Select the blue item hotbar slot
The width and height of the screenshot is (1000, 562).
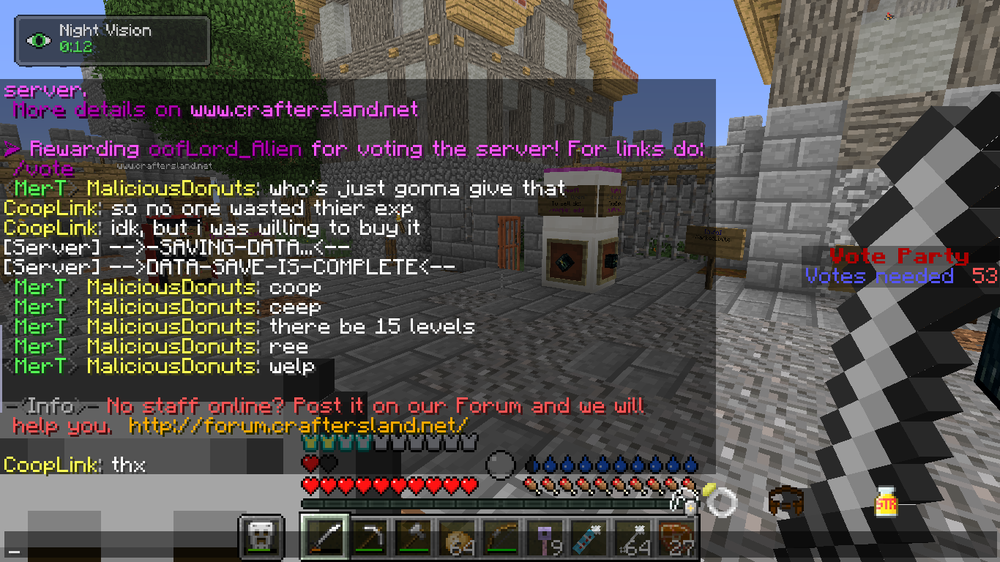[x=593, y=538]
